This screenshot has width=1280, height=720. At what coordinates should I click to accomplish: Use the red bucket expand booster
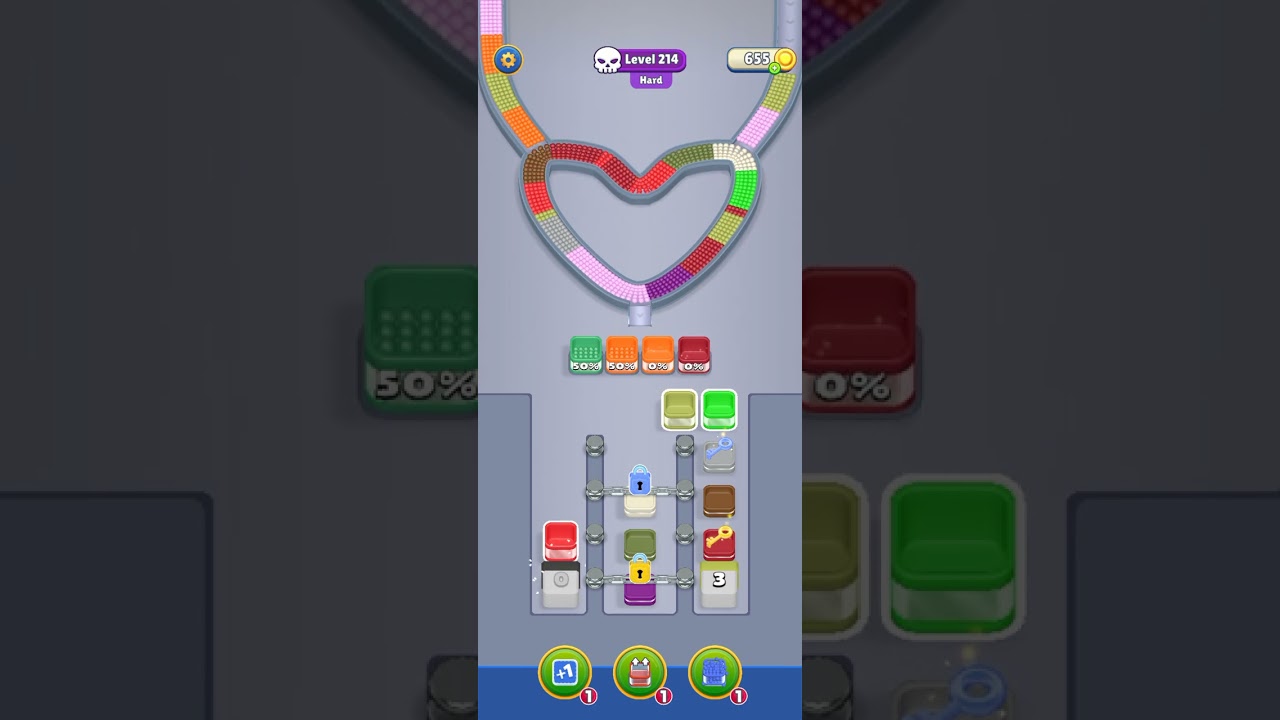[x=640, y=672]
